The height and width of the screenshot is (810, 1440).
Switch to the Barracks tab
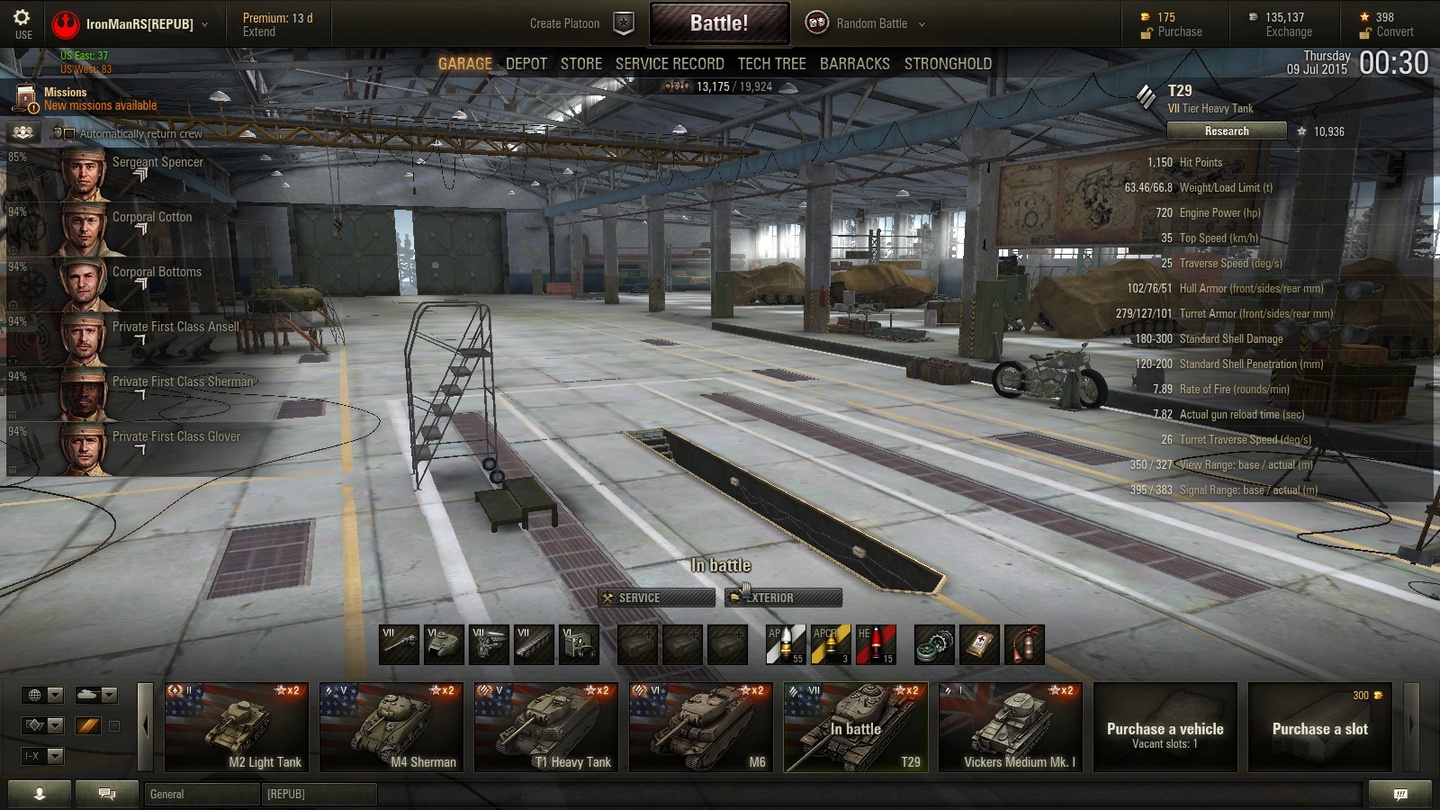[x=854, y=64]
